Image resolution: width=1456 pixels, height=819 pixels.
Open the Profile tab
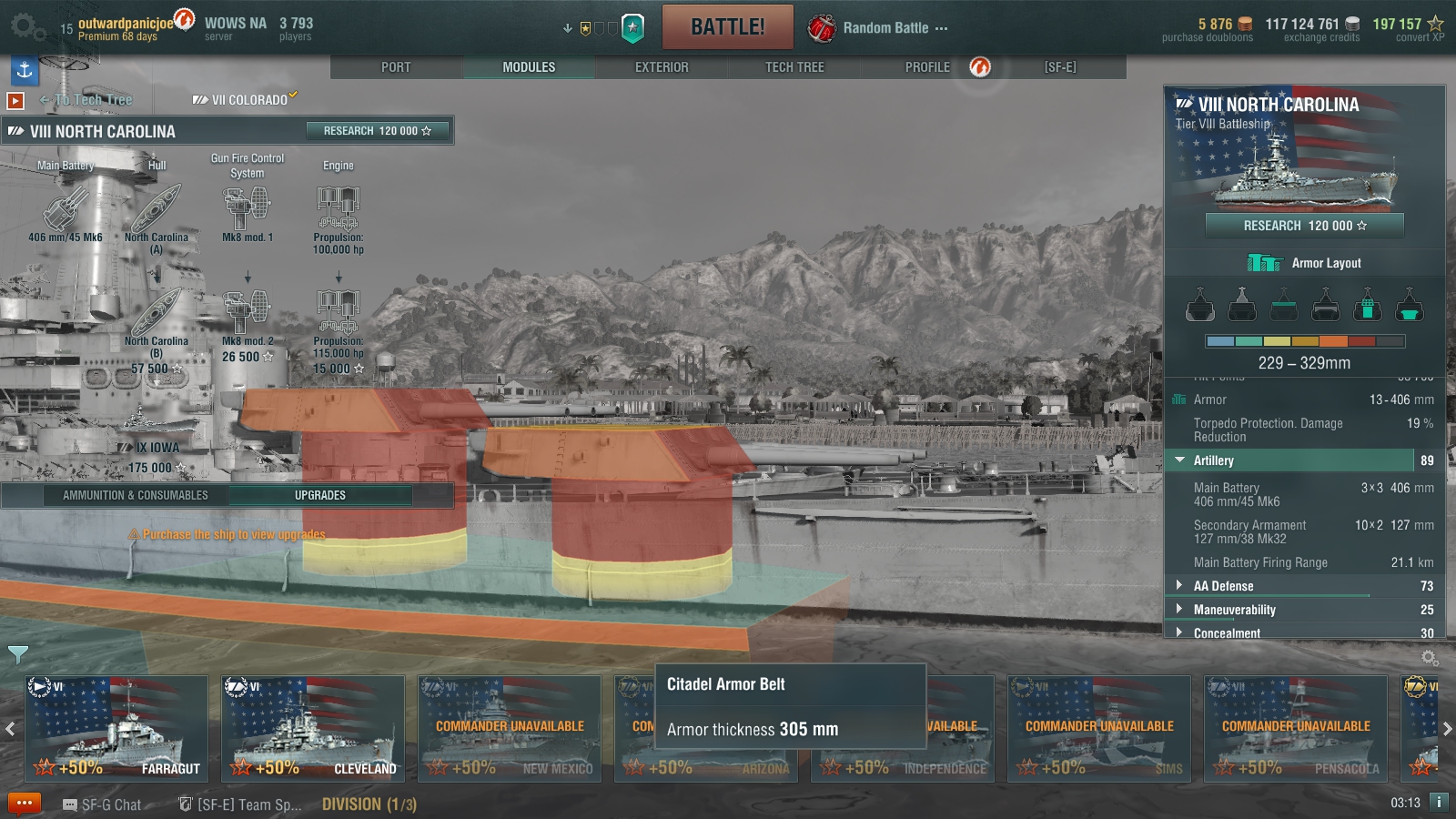[x=927, y=67]
